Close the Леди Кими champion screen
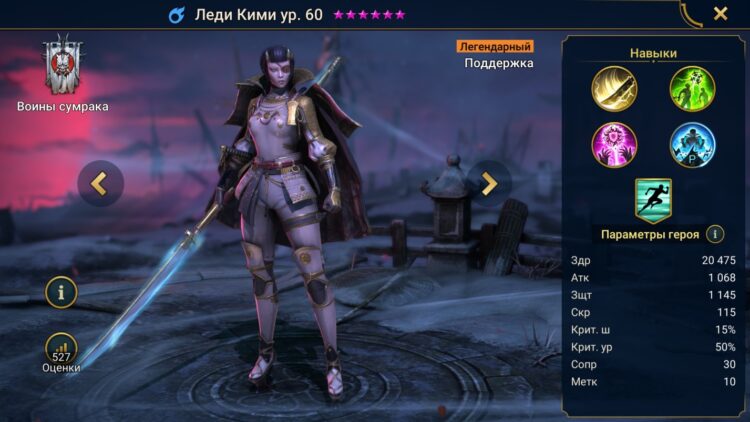The height and width of the screenshot is (422, 750). tap(720, 14)
